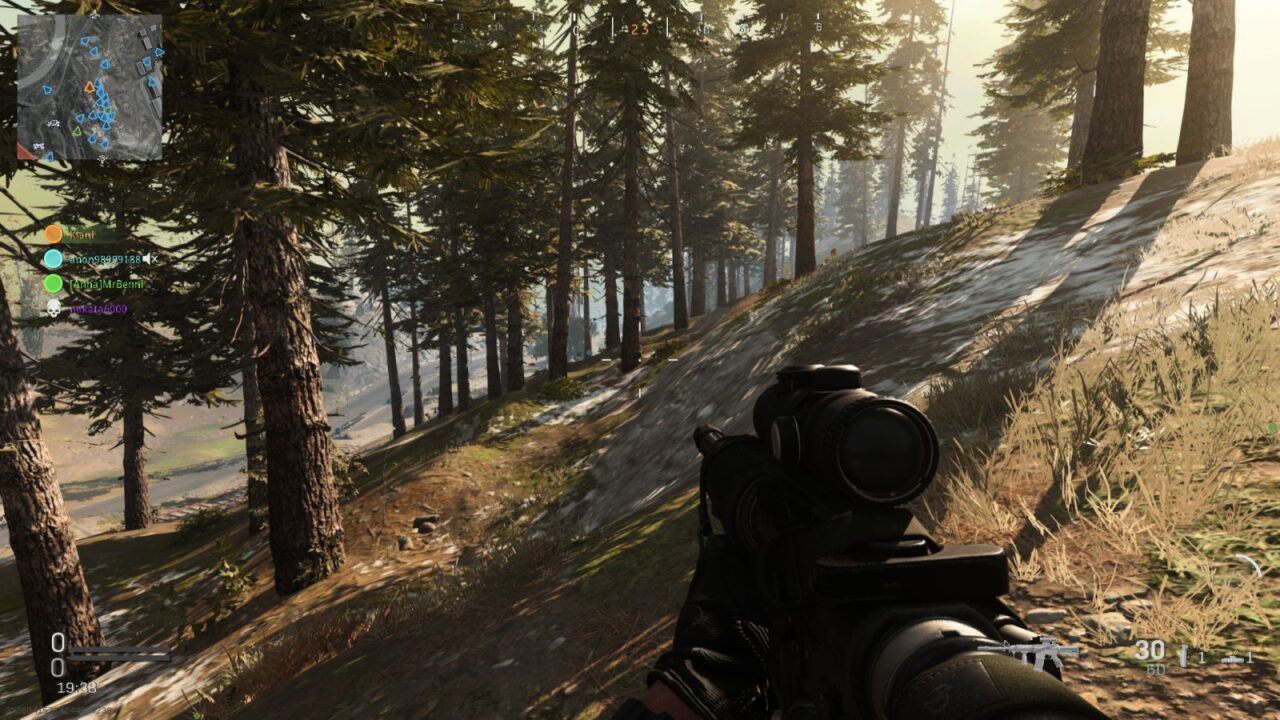This screenshot has width=1280, height=720.
Task: Click the armor plate icon beside the ammo count
Action: (x=1183, y=656)
